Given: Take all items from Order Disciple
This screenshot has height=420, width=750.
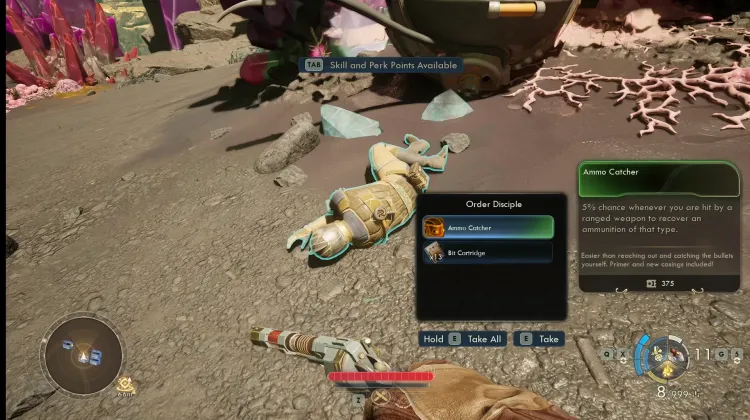Looking at the screenshot, I should point(462,339).
